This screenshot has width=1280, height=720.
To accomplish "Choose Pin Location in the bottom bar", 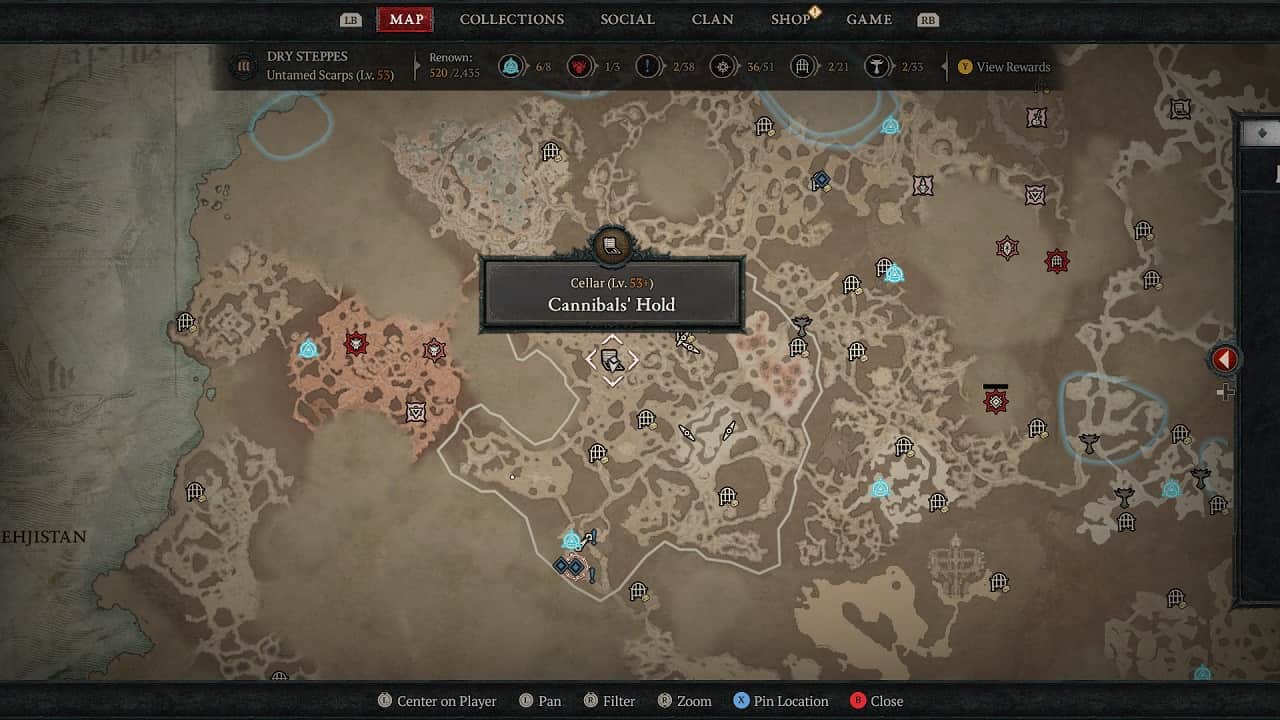I will coord(780,701).
